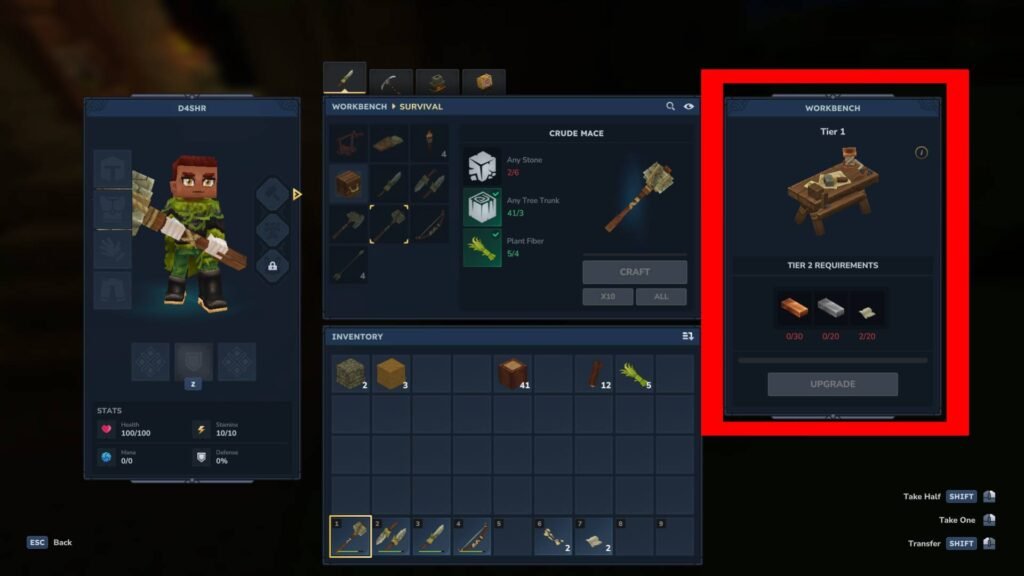Toggle the eye visibility icon
Image resolution: width=1024 pixels, height=576 pixels.
pos(689,106)
